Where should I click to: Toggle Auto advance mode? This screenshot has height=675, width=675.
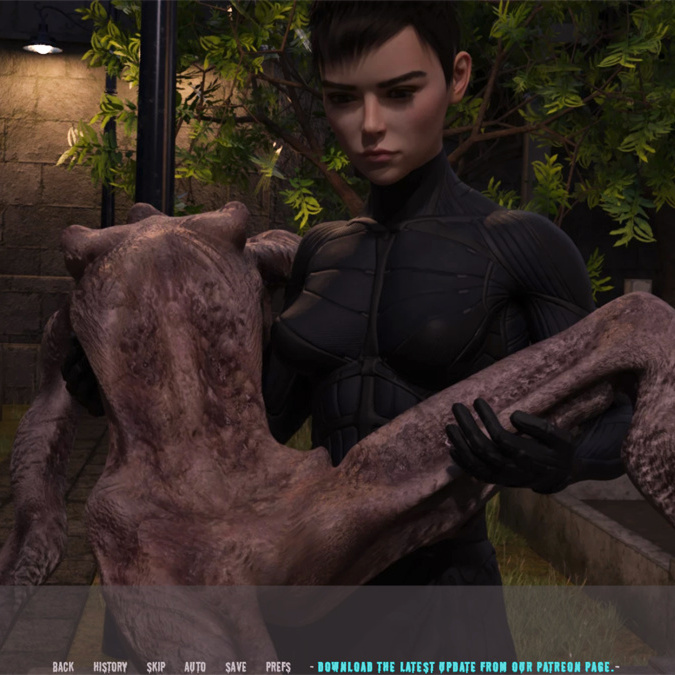pos(195,667)
